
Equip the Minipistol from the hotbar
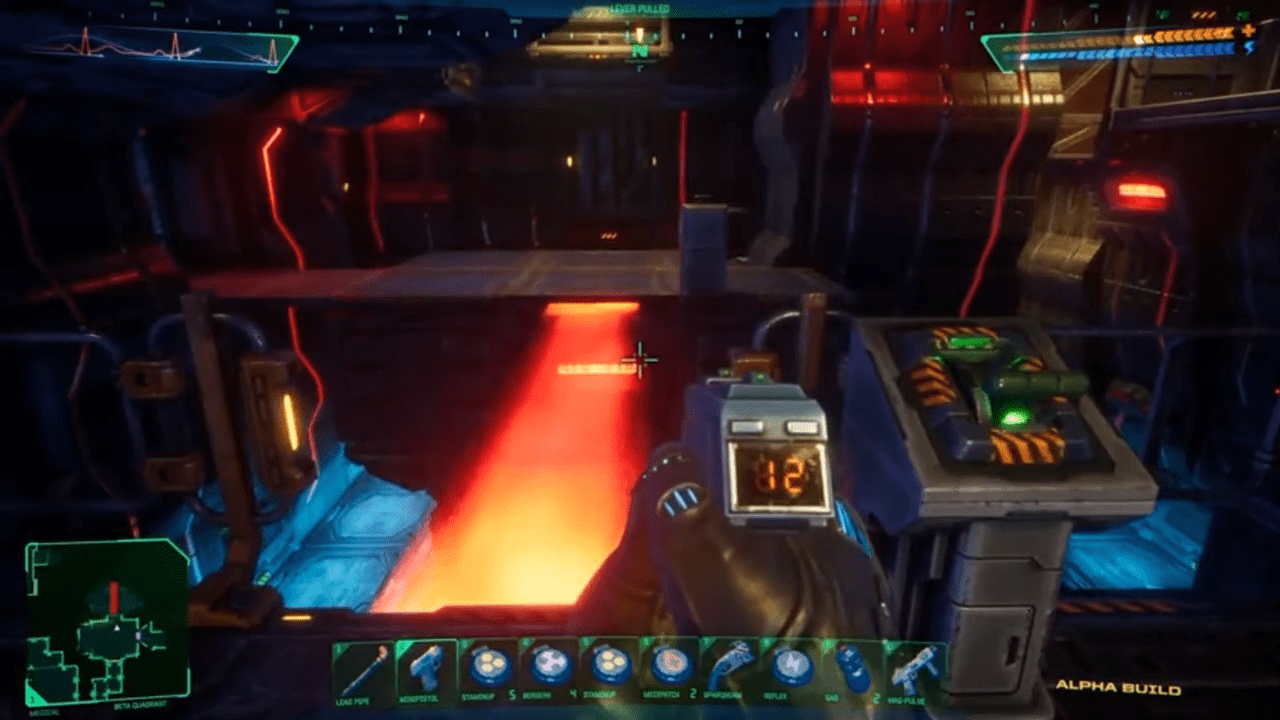pyautogui.click(x=427, y=668)
